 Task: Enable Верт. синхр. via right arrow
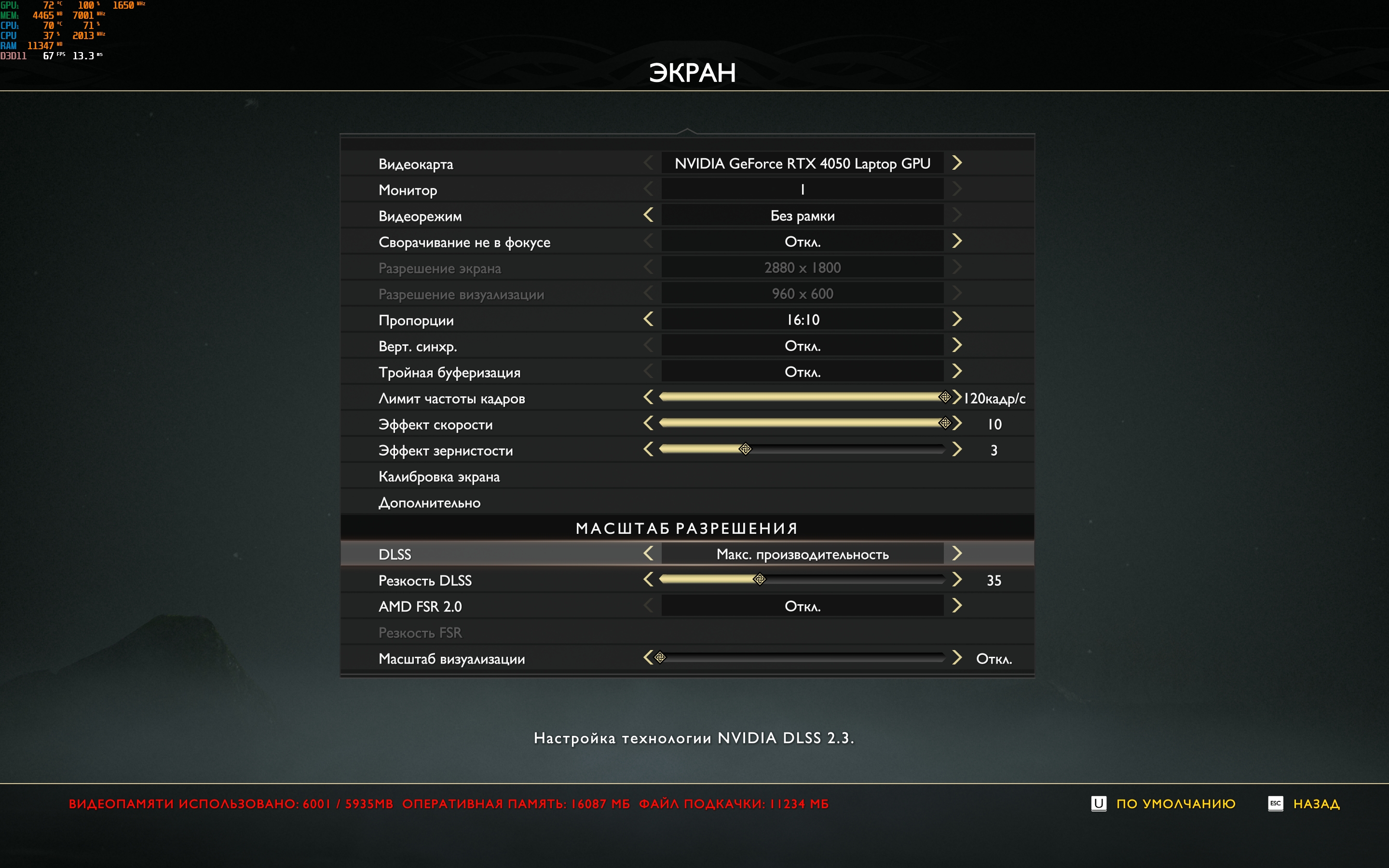click(x=957, y=345)
